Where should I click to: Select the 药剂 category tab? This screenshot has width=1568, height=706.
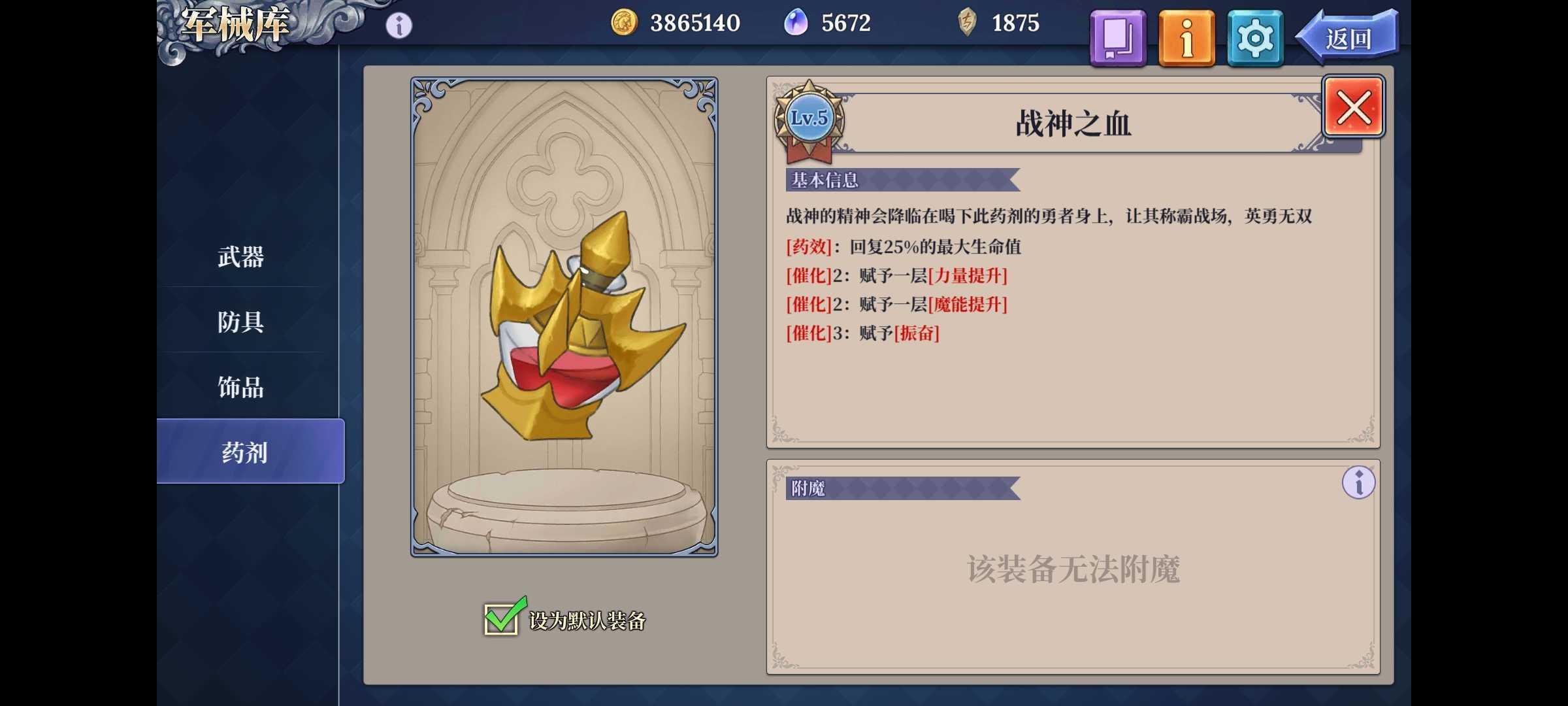[x=240, y=452]
